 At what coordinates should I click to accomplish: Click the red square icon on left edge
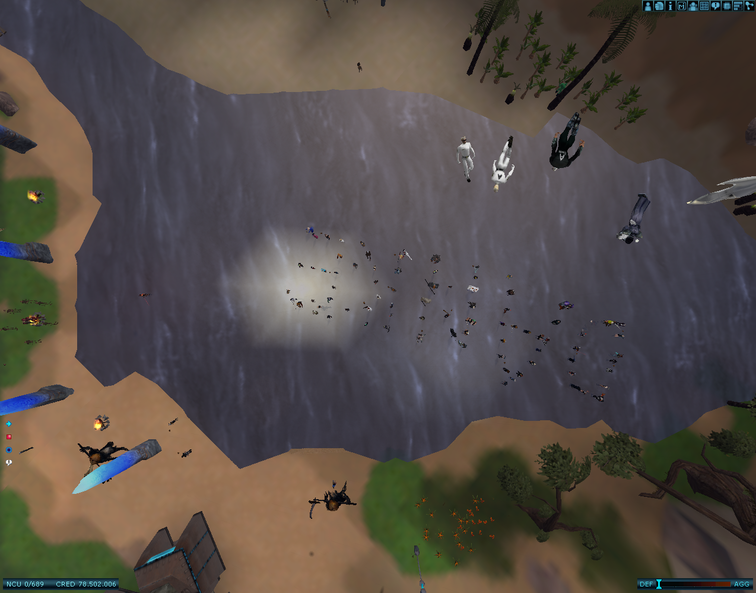[9, 437]
